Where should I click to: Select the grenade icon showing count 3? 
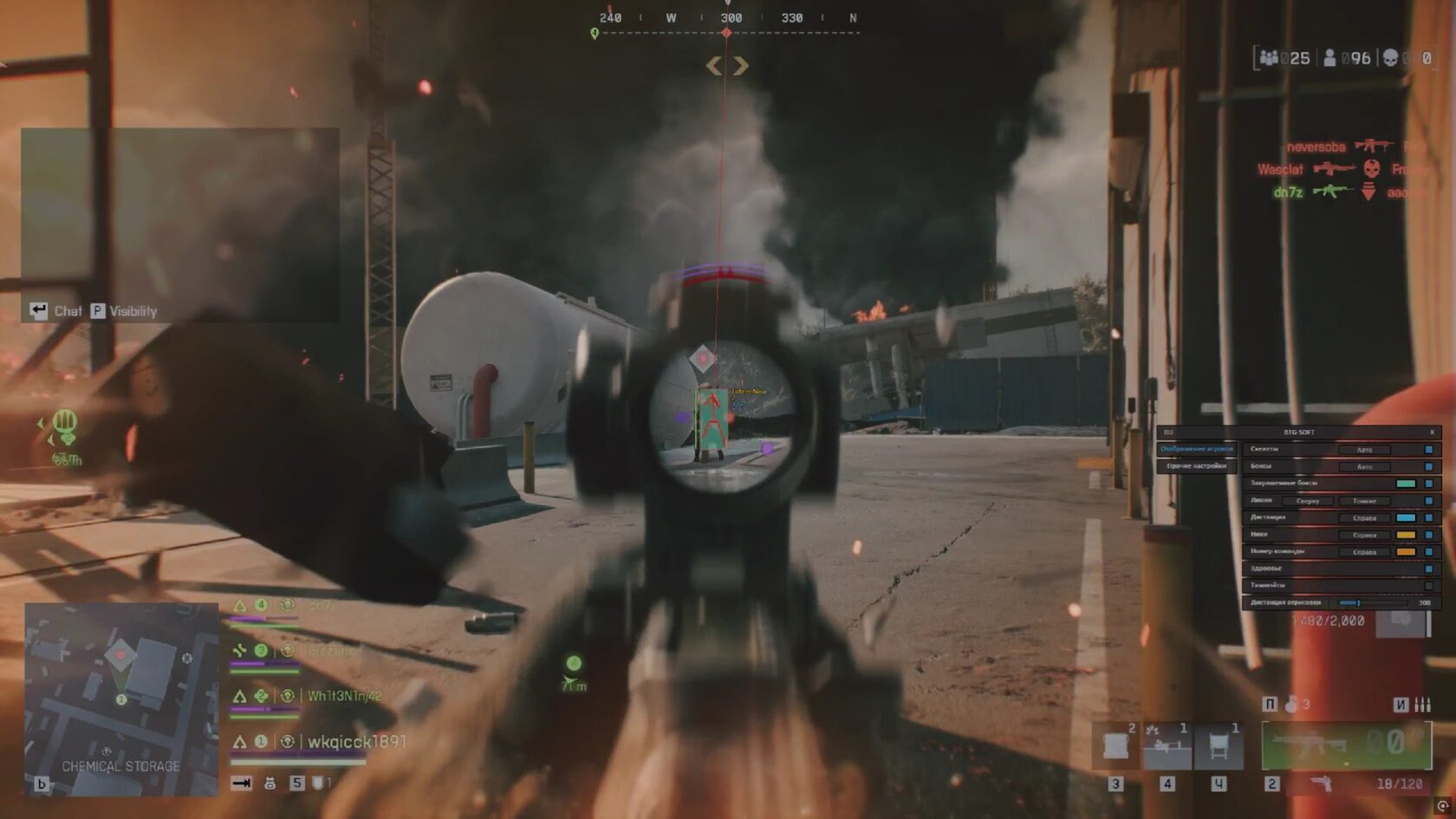[1293, 705]
